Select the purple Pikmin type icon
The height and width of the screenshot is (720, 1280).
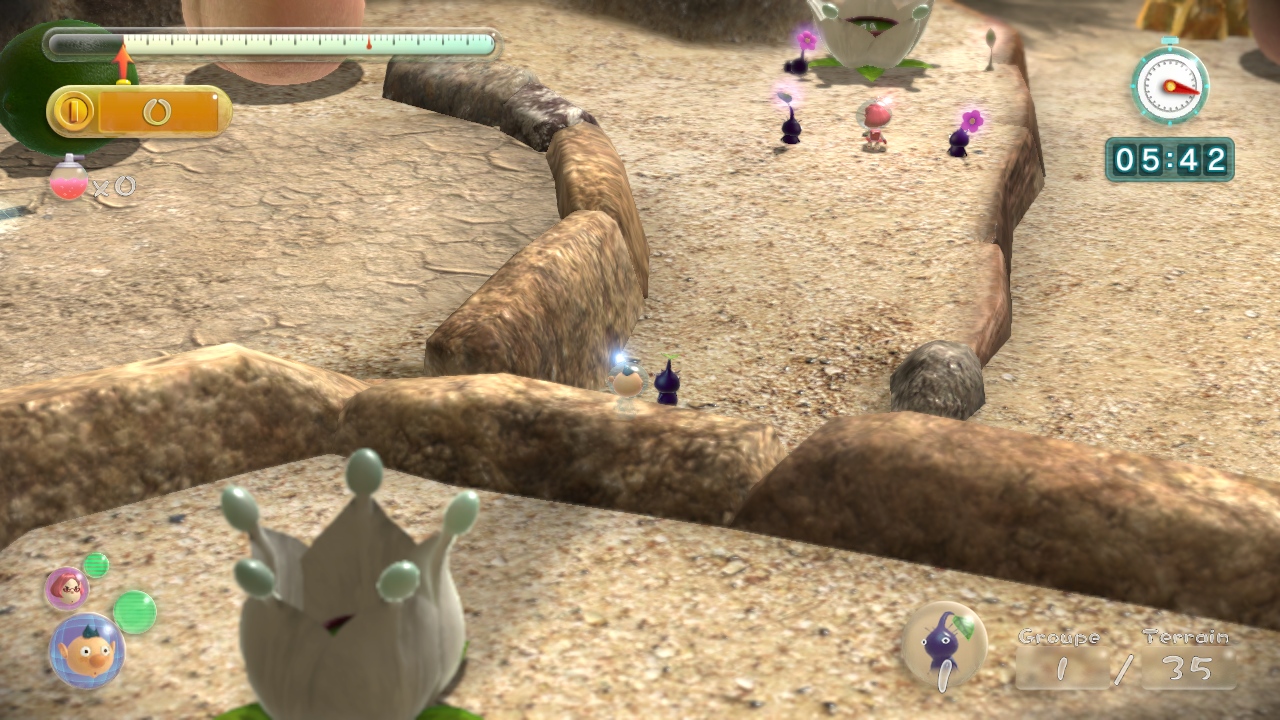point(943,645)
